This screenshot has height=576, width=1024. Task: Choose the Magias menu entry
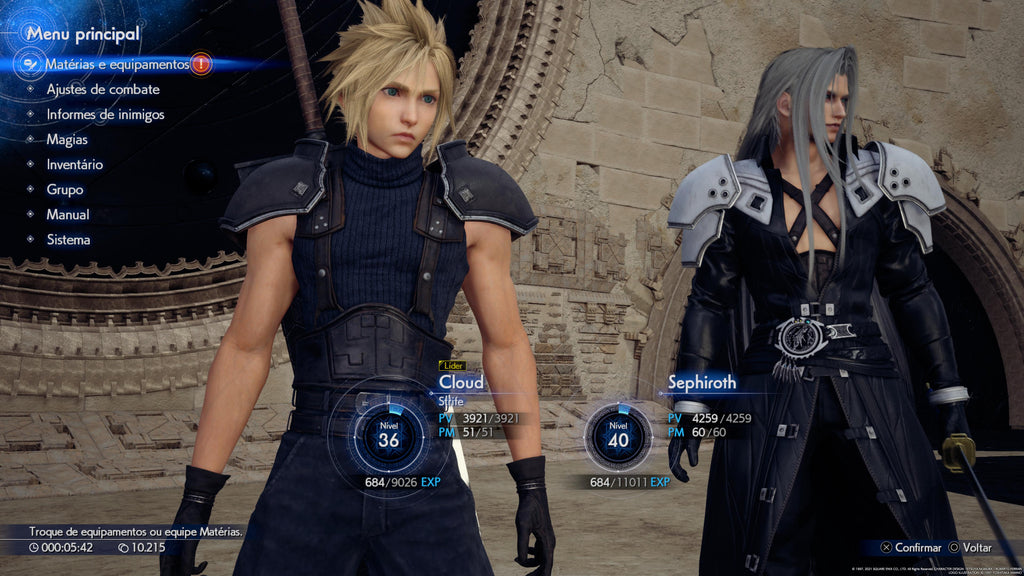pos(67,139)
